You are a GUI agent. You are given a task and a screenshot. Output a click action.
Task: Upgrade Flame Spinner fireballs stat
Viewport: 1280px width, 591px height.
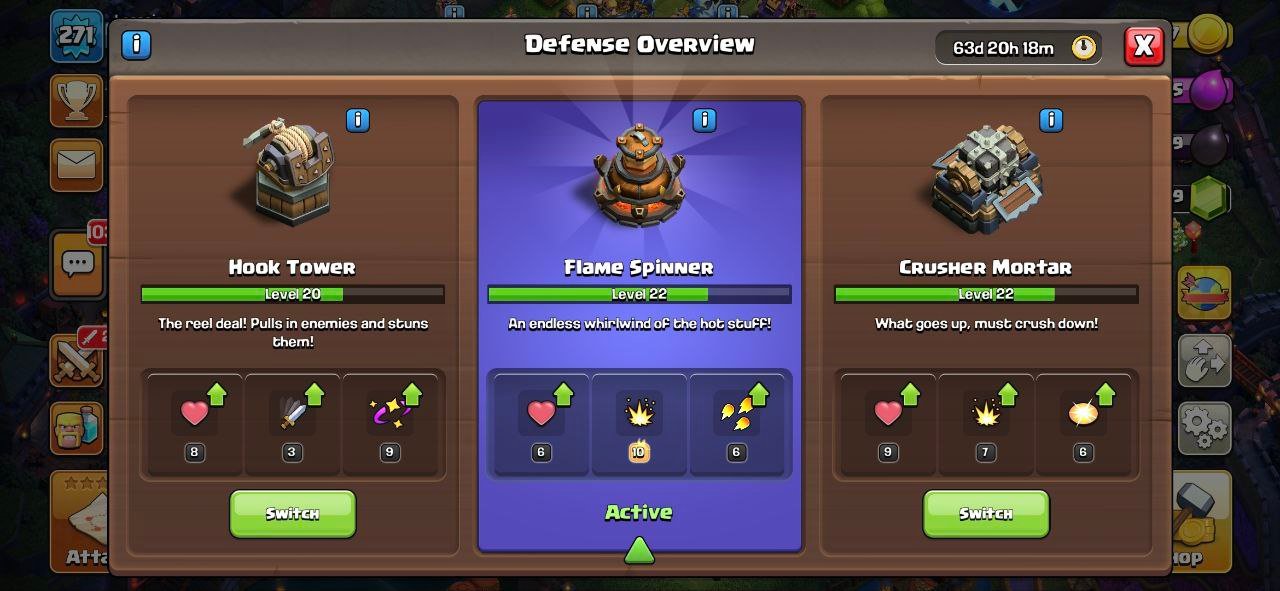tap(737, 420)
